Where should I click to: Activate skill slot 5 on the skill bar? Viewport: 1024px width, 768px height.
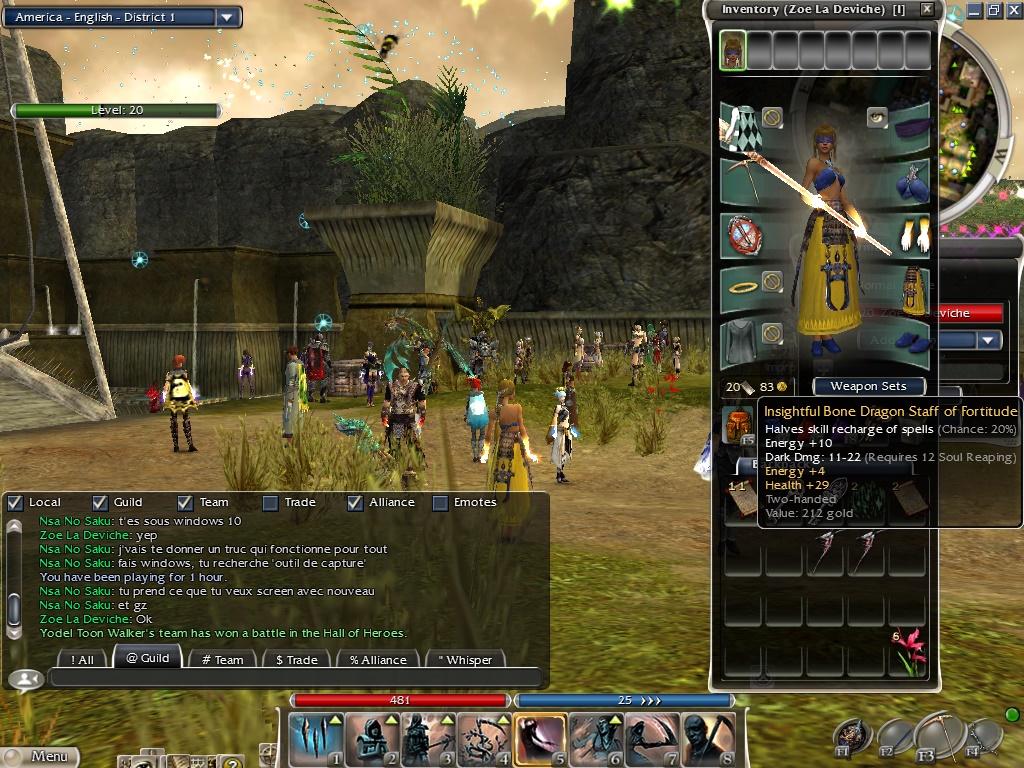coord(540,739)
